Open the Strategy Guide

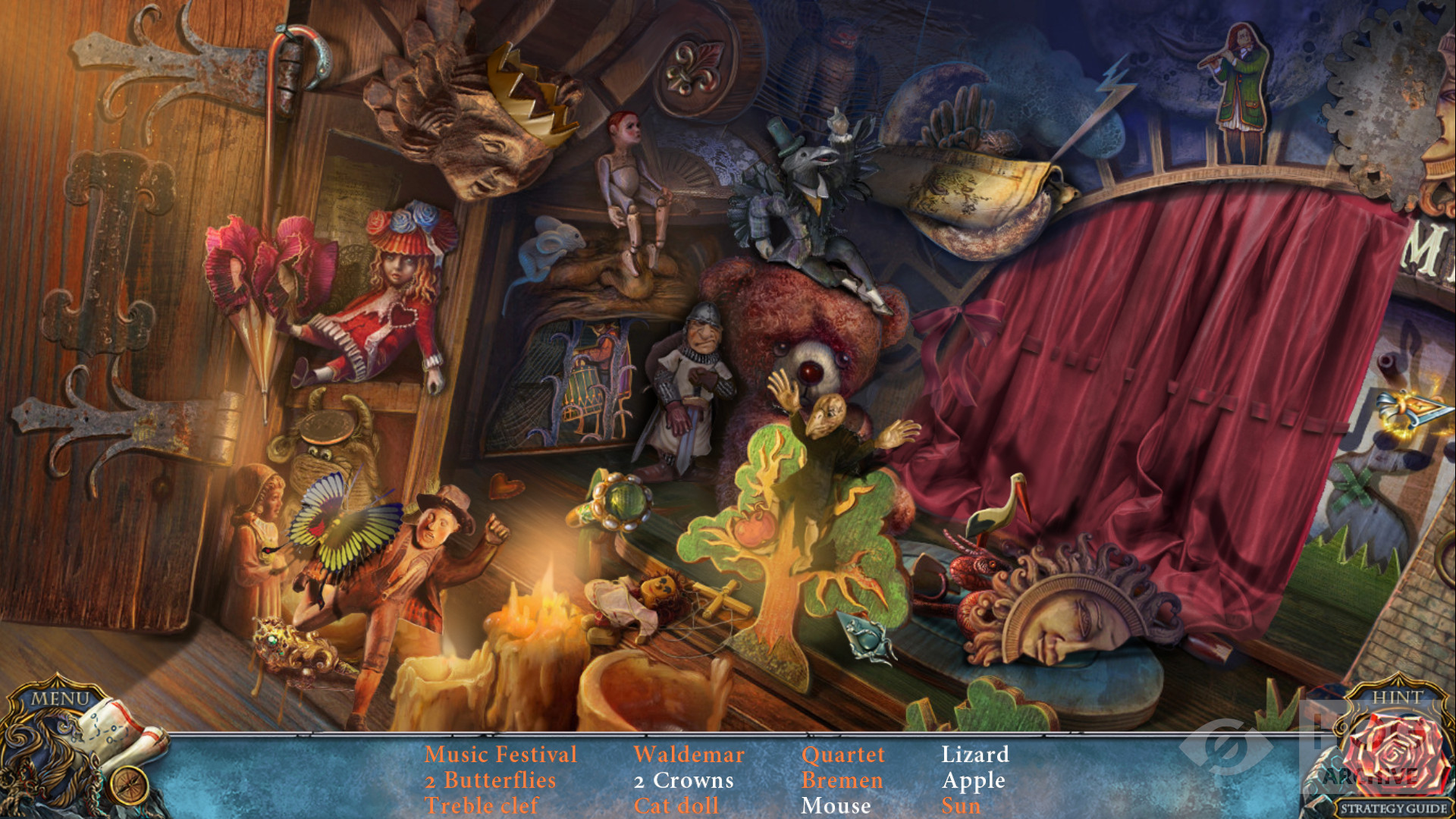1394,808
